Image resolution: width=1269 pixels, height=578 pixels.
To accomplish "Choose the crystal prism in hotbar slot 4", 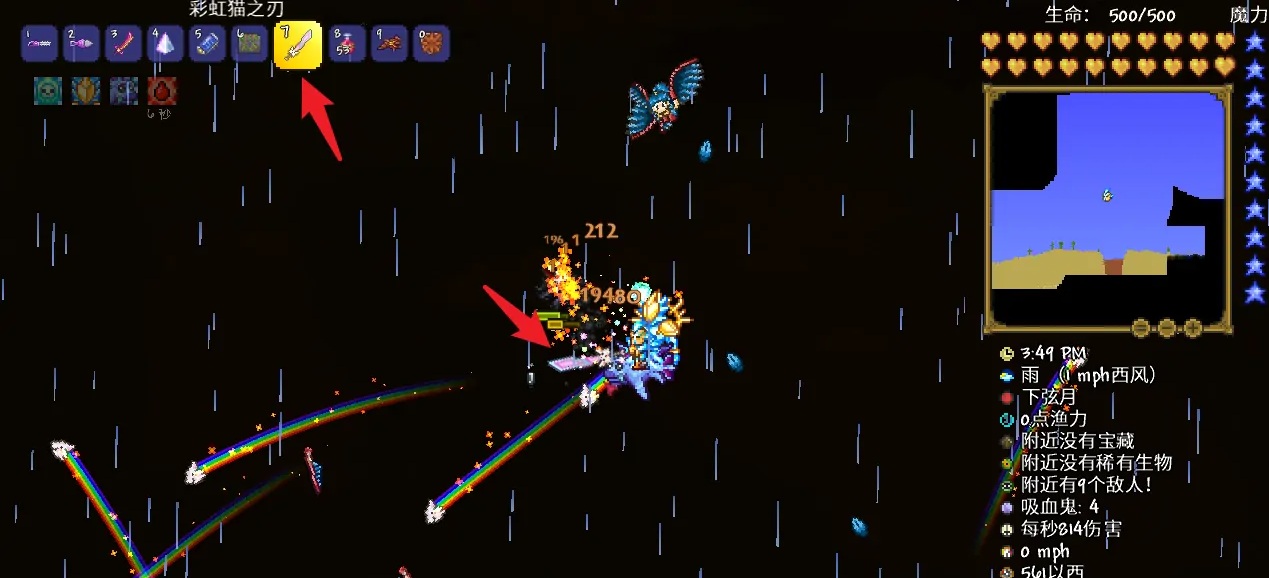I will tap(165, 44).
